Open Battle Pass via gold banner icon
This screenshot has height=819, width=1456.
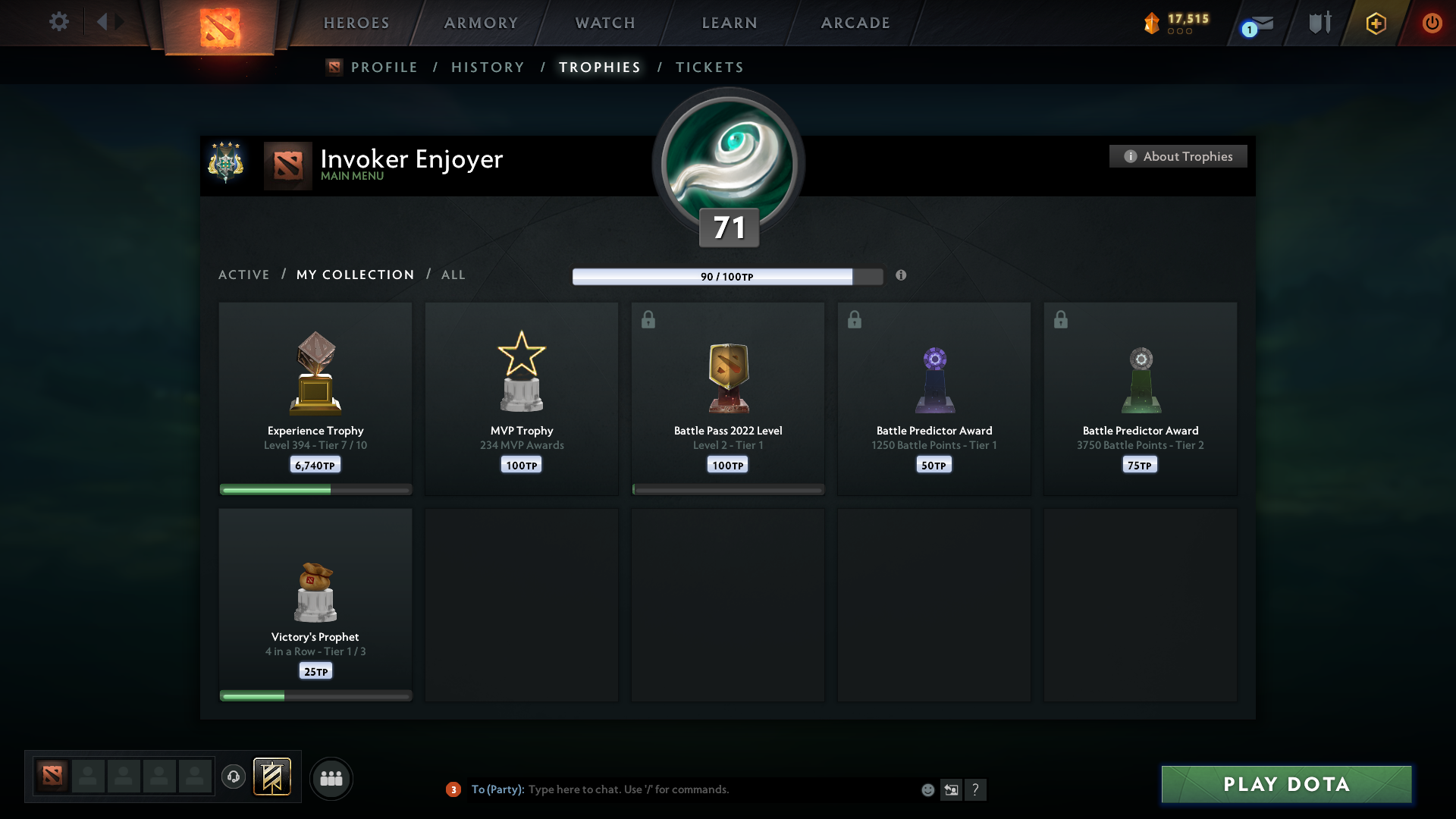click(273, 777)
